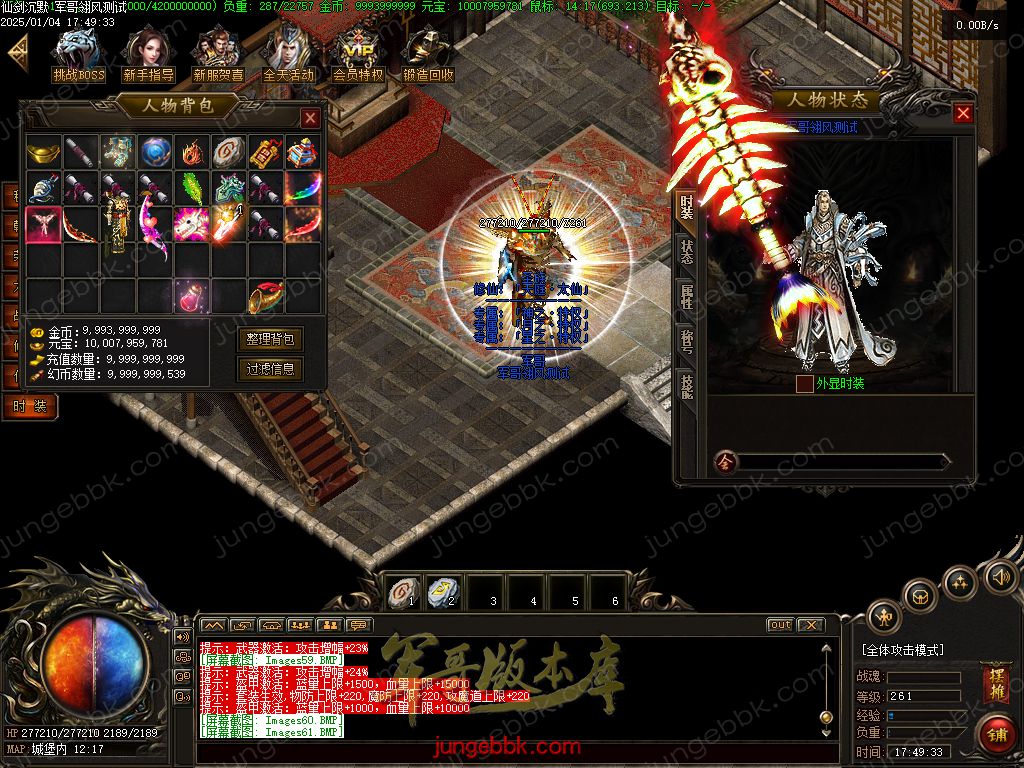Switch to the 状态 tab
The height and width of the screenshot is (768, 1024).
click(x=687, y=252)
